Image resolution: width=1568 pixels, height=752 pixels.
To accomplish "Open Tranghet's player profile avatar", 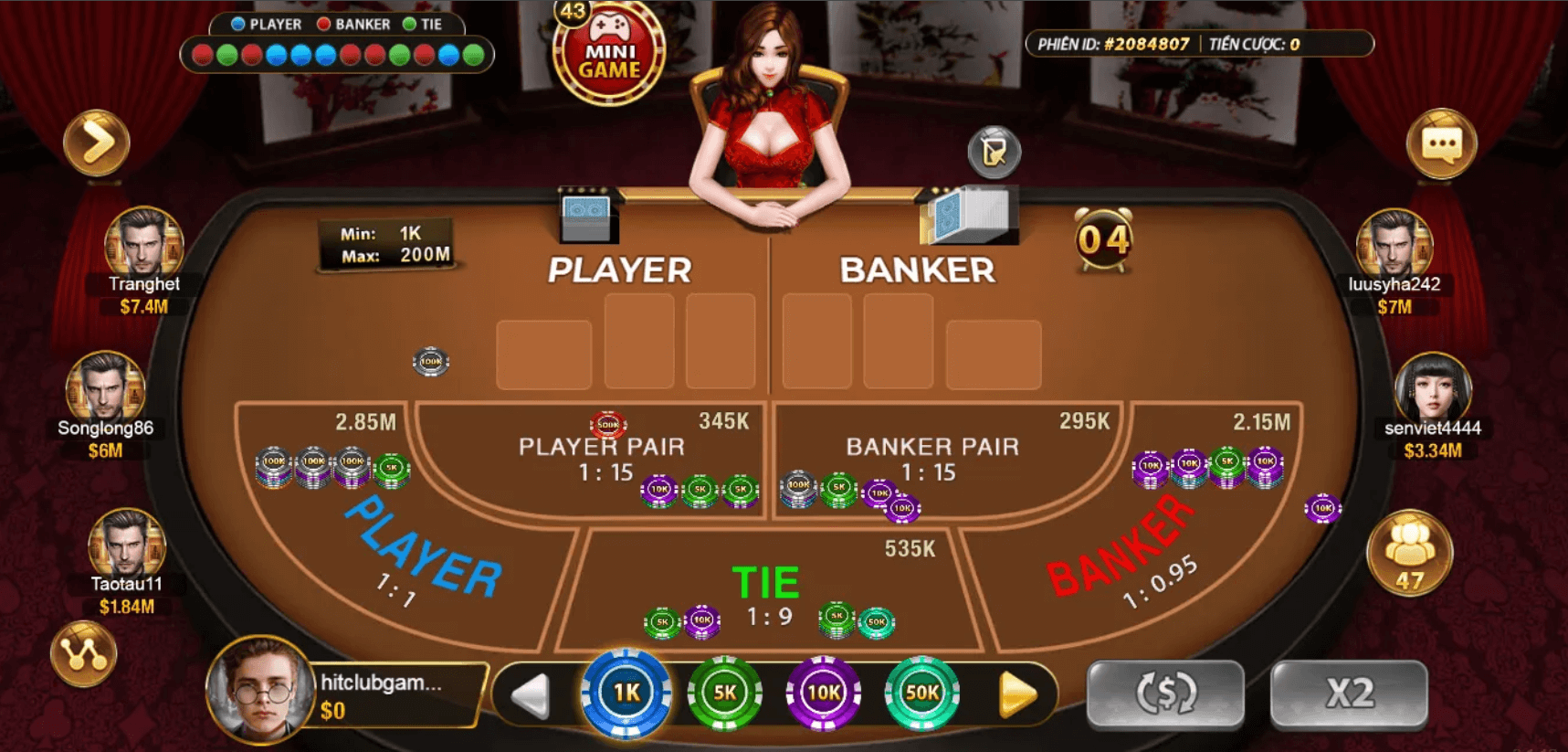I will (x=143, y=242).
